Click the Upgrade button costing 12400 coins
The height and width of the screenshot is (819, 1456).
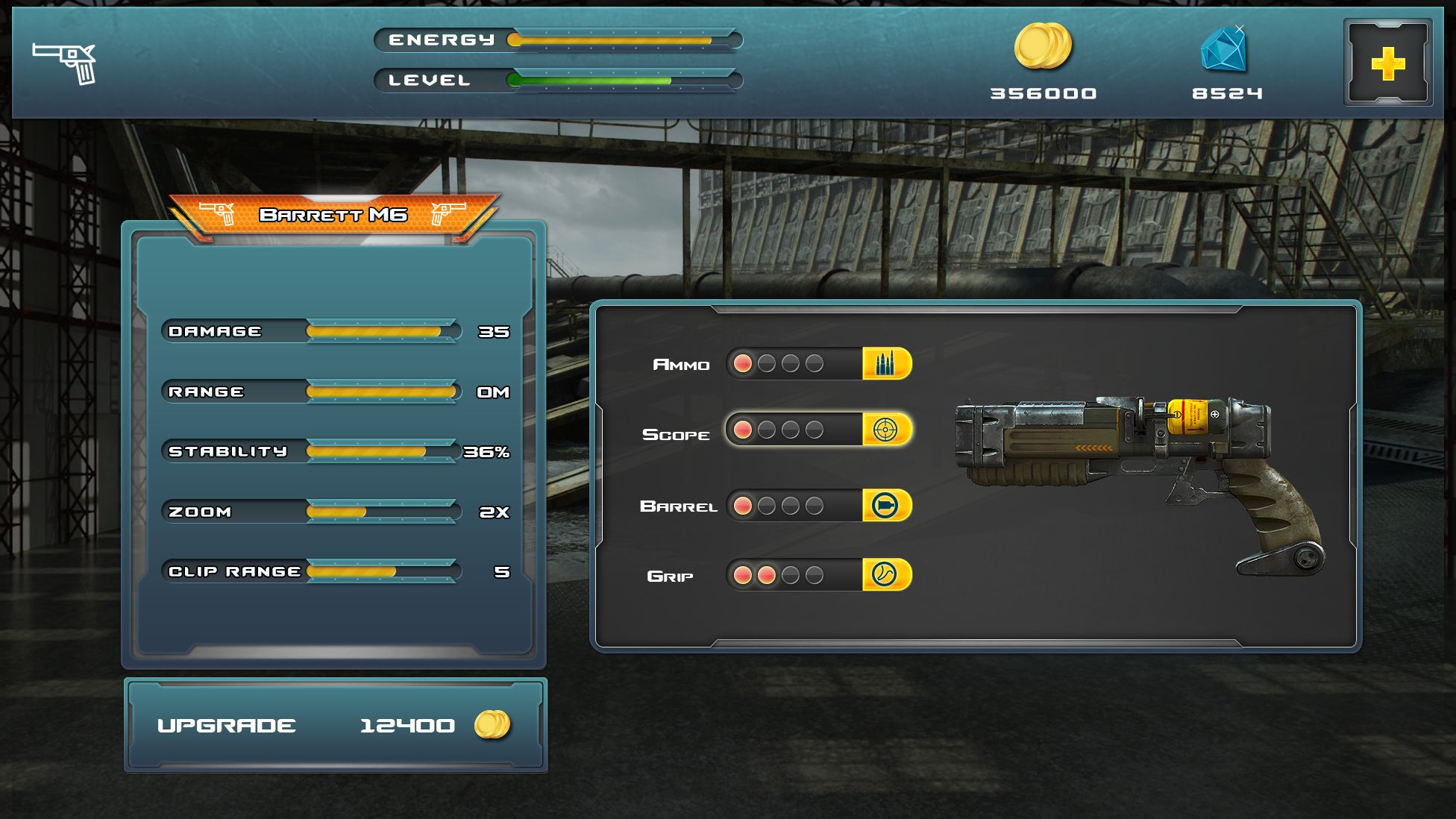(x=335, y=725)
